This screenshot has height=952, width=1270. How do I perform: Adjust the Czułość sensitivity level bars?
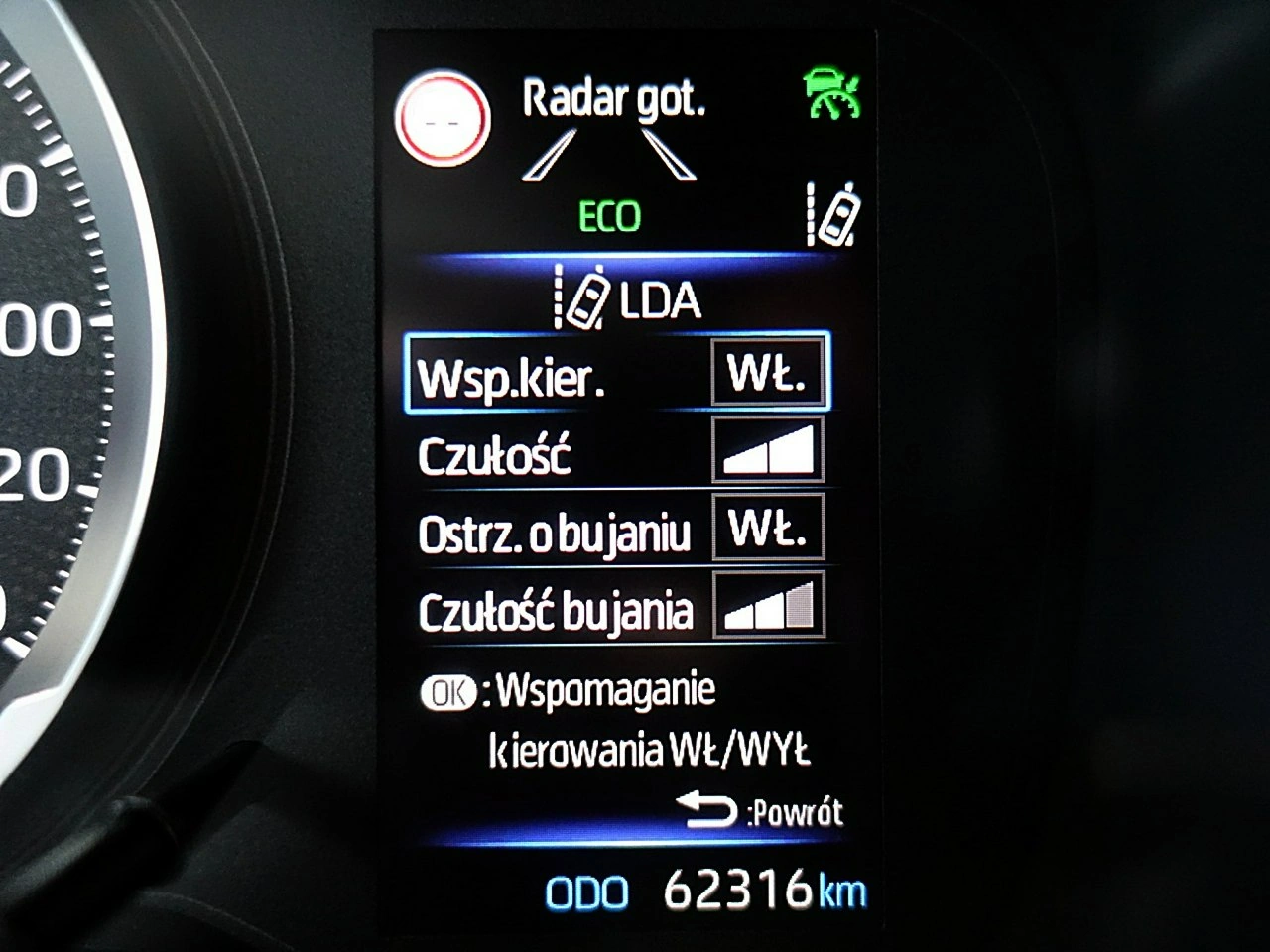coord(769,453)
